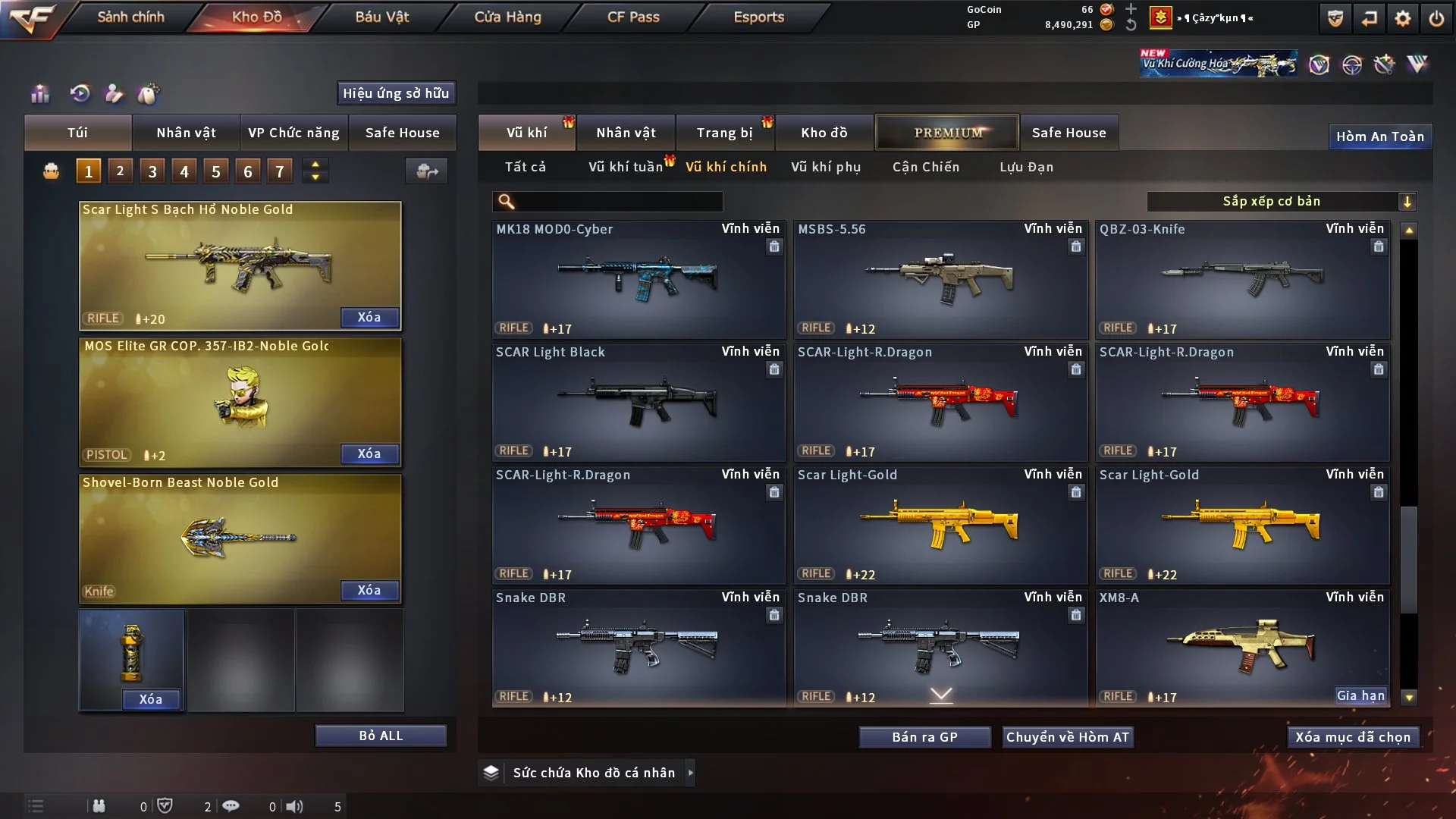Open the settings gear icon
Viewport: 1456px width, 819px height.
(x=1403, y=18)
